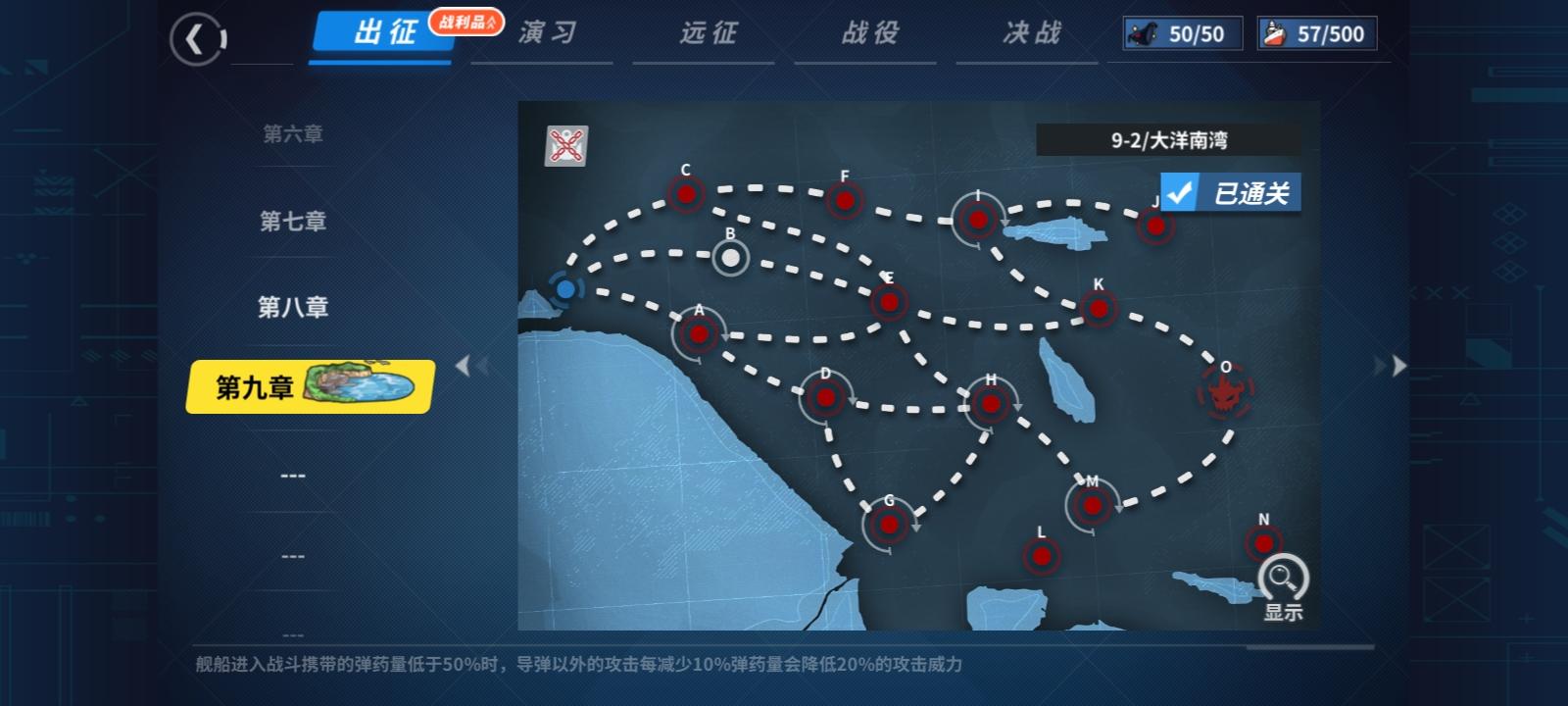1568x706 pixels.
Task: Select the 第八章 chapter entry
Action: tap(292, 306)
